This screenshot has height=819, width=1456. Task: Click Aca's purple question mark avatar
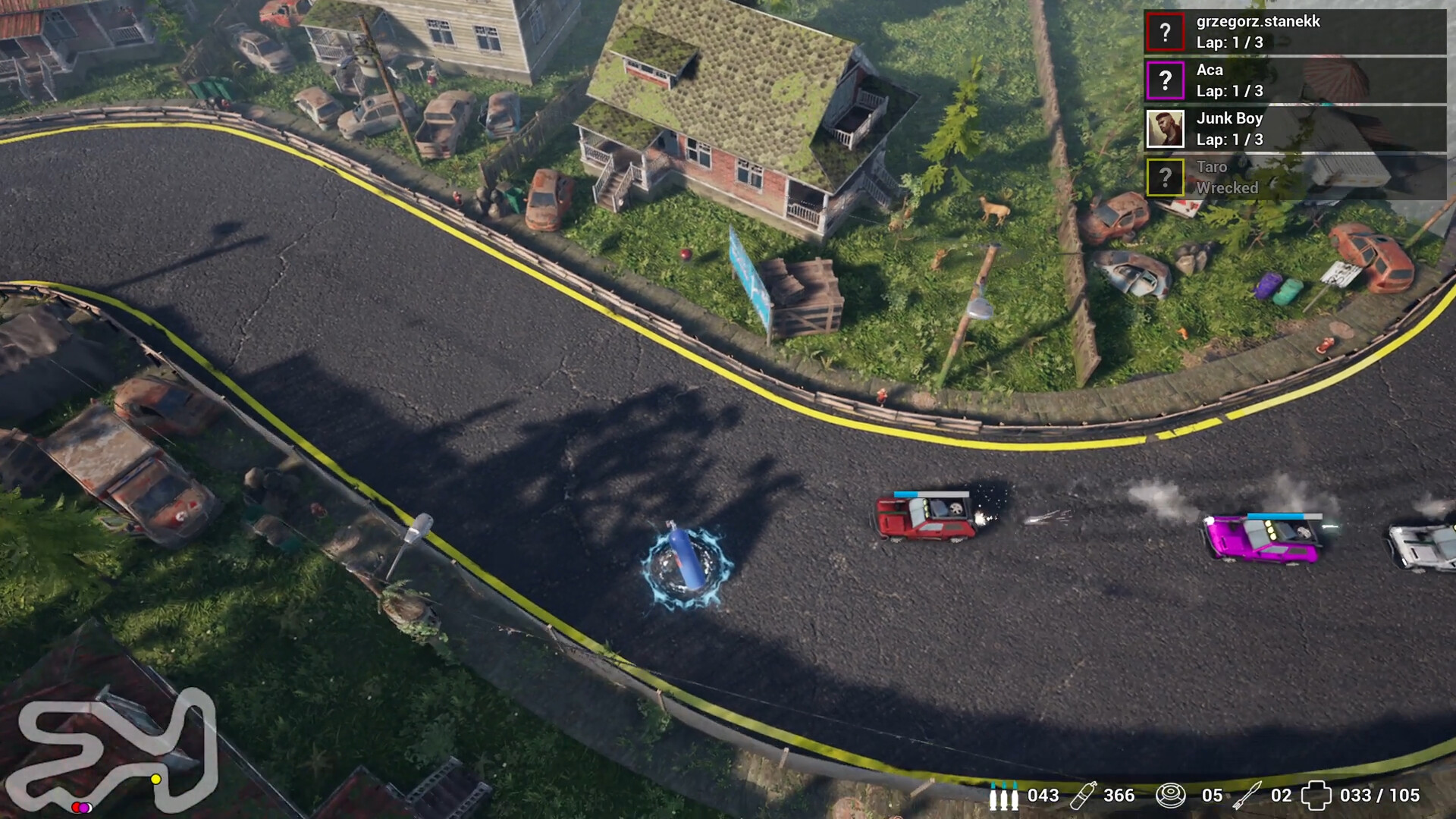tap(1165, 80)
